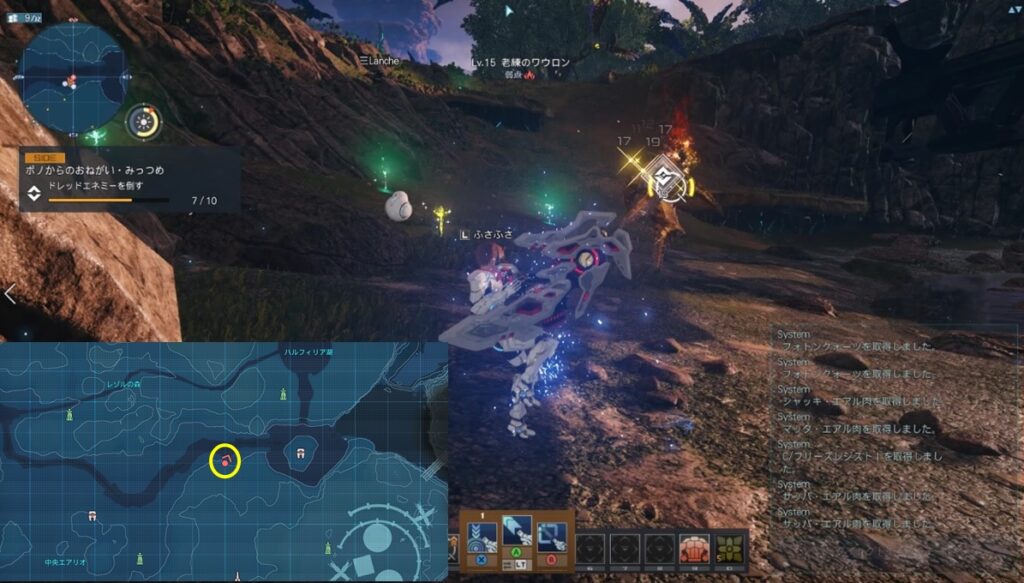1024x583 pixels.
Task: Select the green flower item slot
Action: (x=728, y=548)
